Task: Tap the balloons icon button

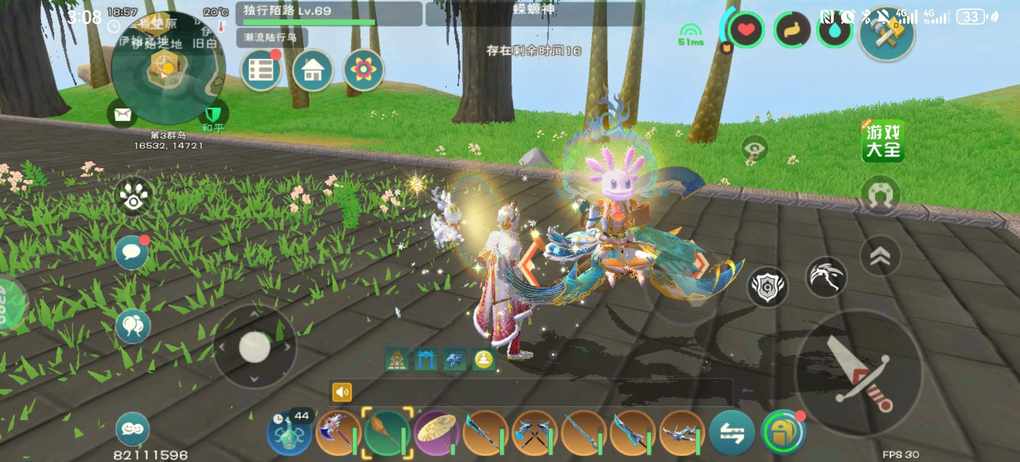Action: [132, 325]
